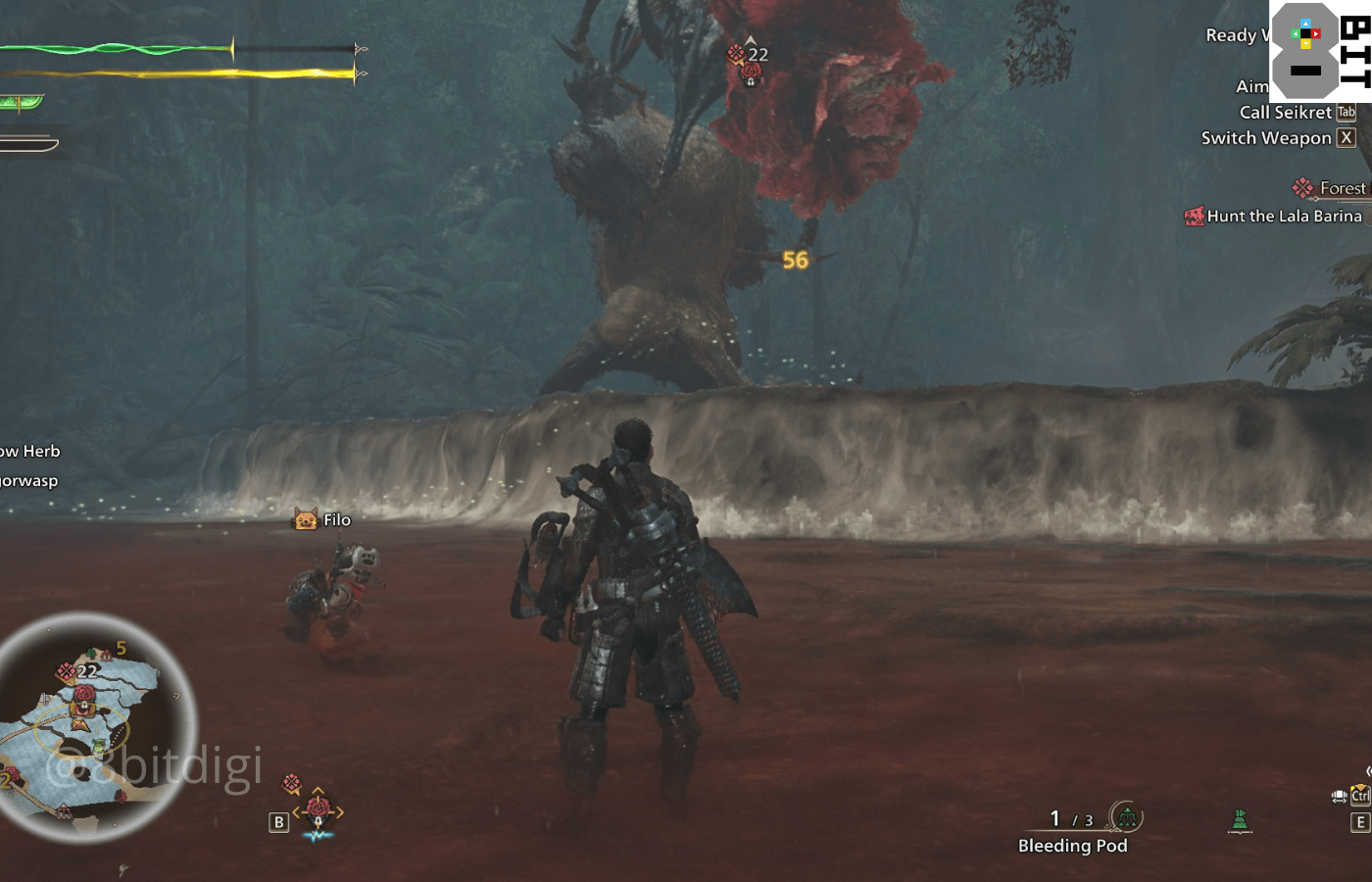This screenshot has height=882, width=1372.
Task: Click the 8BIT channel logo overlay
Action: tap(1320, 51)
